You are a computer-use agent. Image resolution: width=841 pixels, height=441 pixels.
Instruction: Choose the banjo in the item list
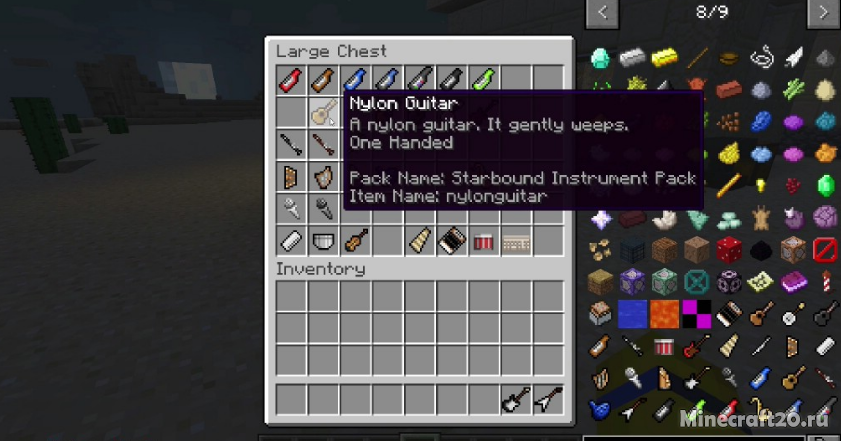click(793, 314)
